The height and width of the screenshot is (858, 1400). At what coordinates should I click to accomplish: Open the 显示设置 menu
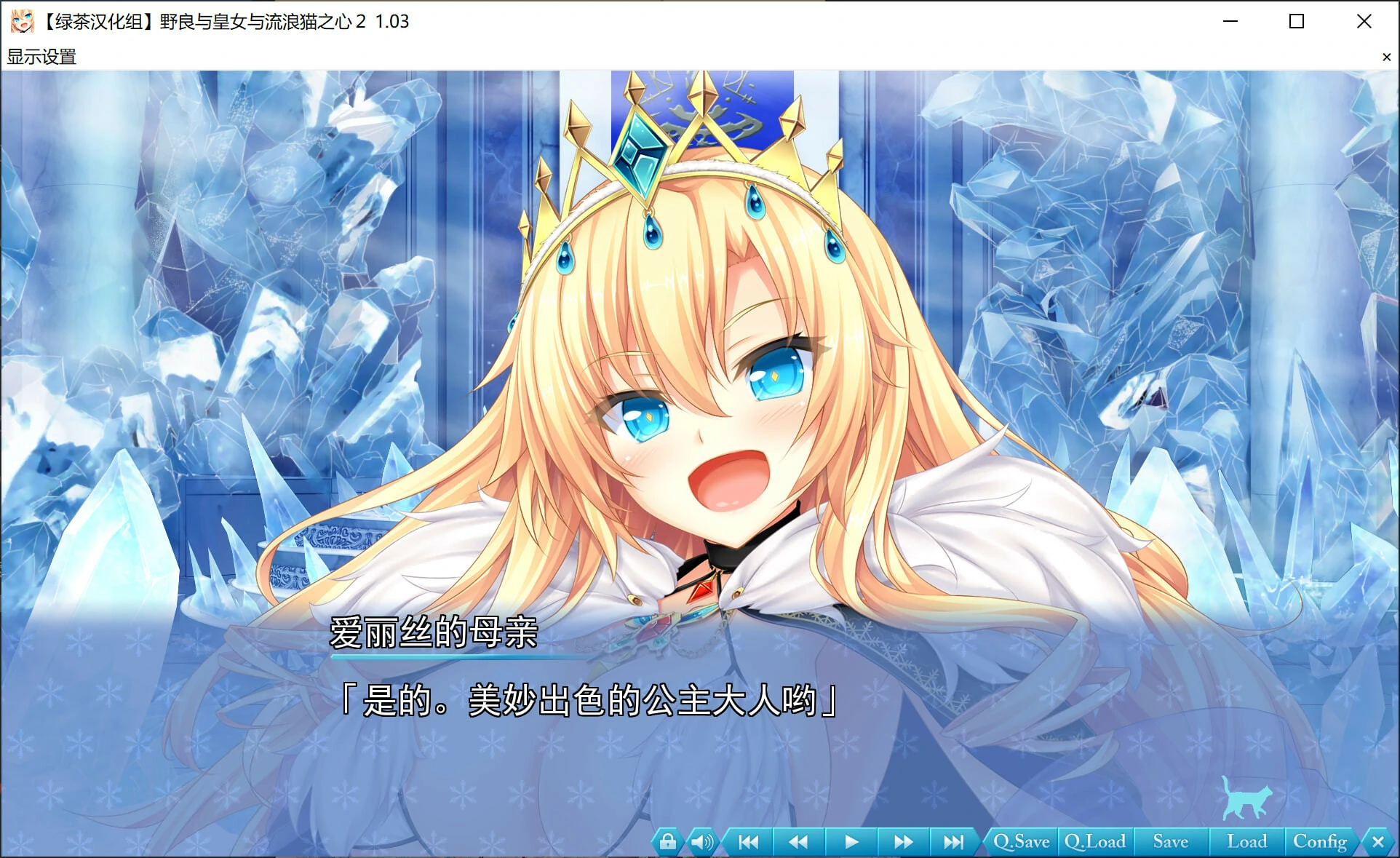click(41, 57)
